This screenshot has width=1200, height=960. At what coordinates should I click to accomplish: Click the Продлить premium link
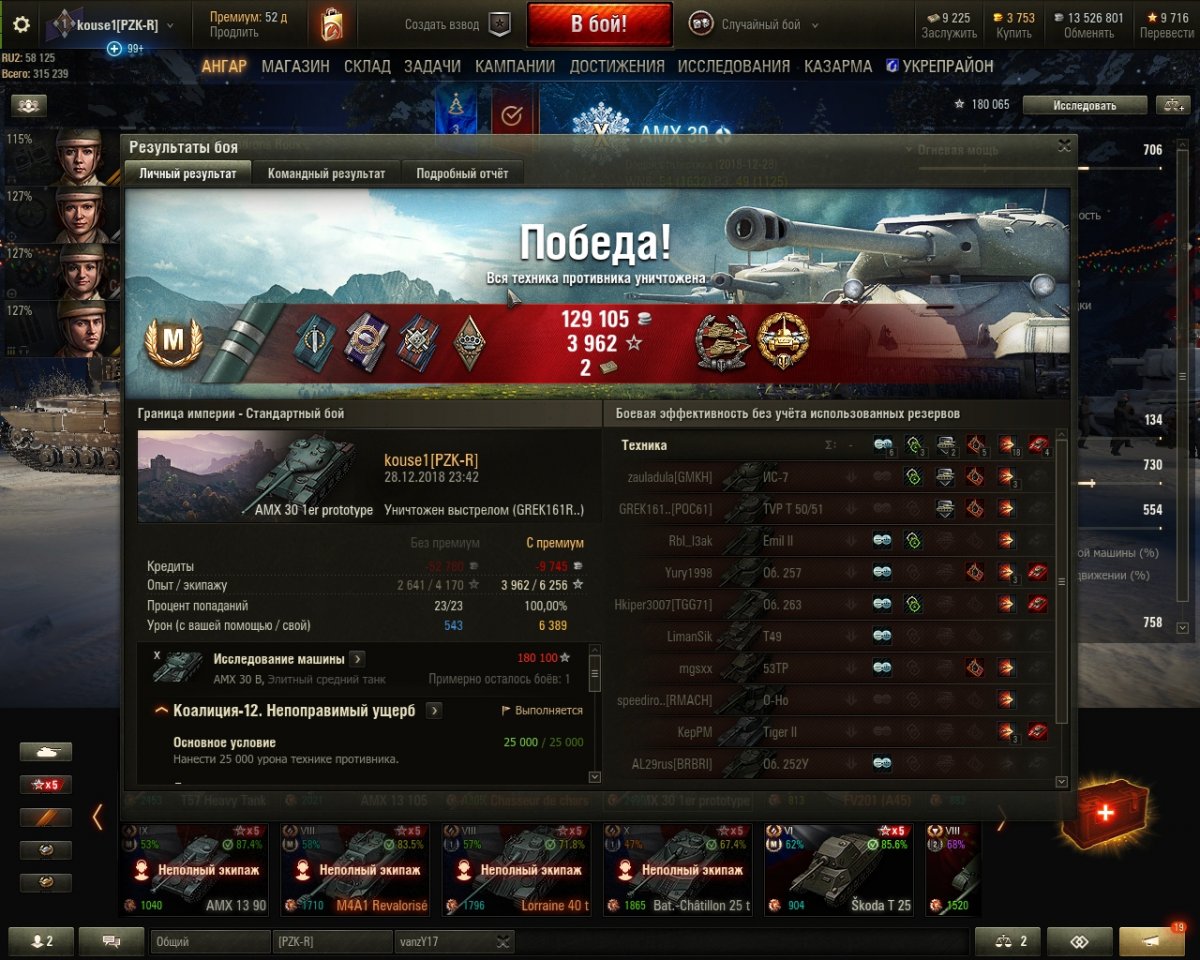click(x=233, y=32)
